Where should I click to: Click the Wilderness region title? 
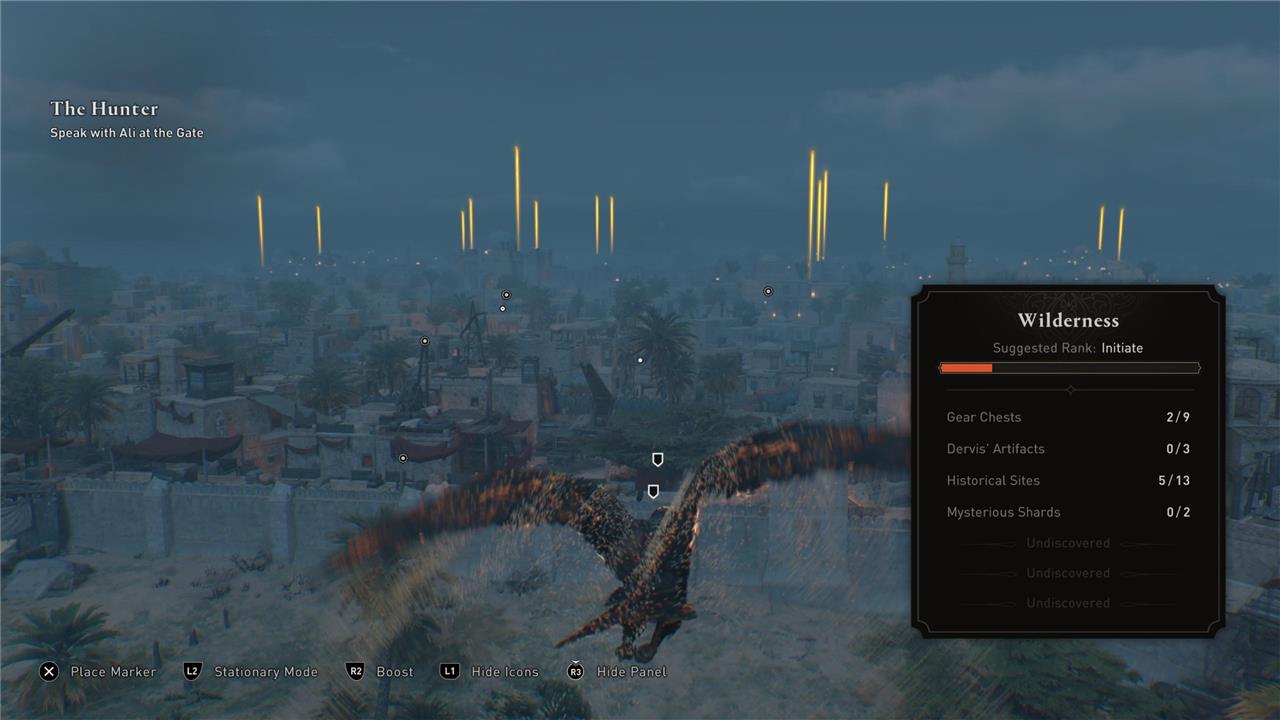1068,321
